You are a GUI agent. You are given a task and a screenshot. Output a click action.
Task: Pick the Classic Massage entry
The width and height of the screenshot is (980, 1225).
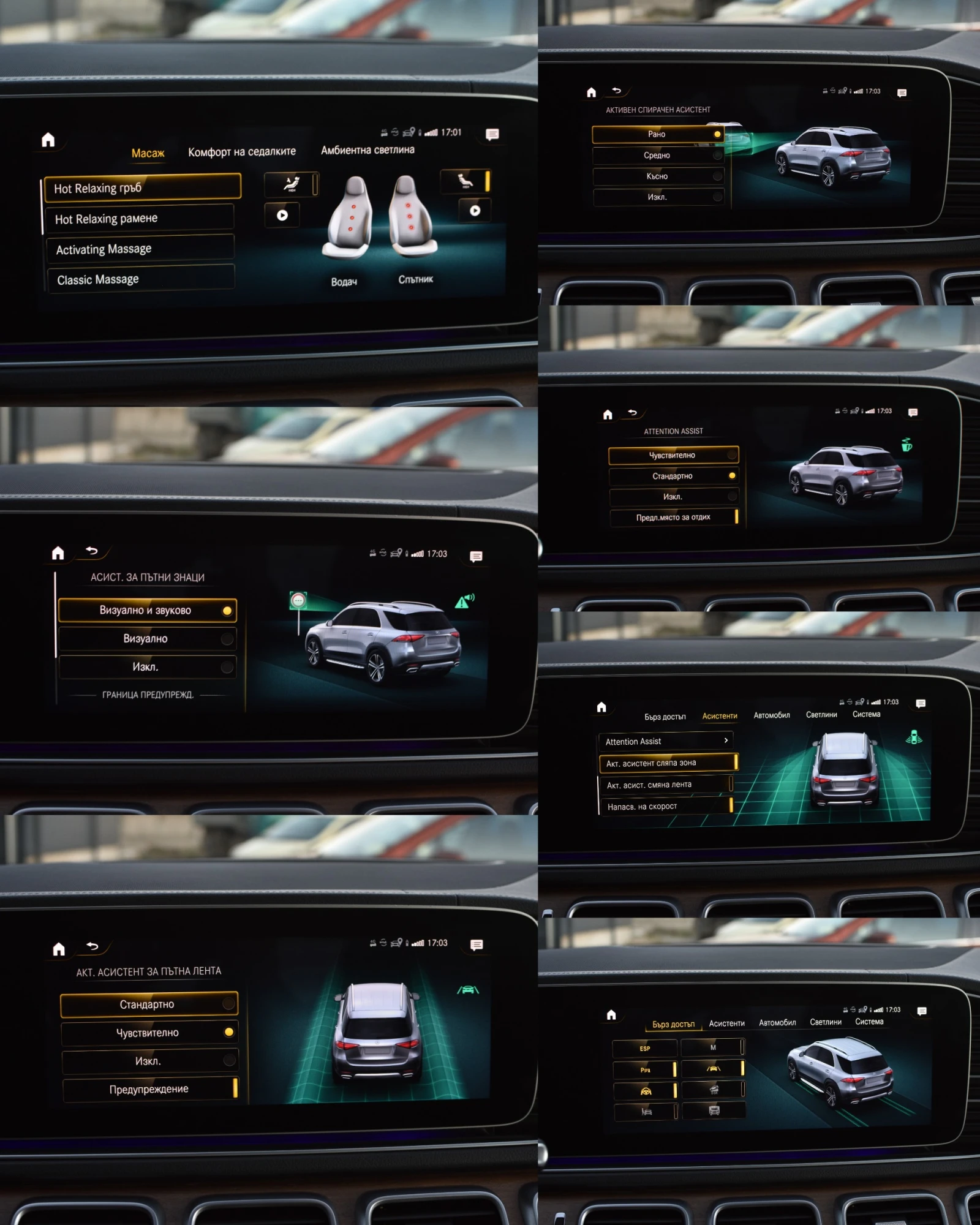point(140,279)
